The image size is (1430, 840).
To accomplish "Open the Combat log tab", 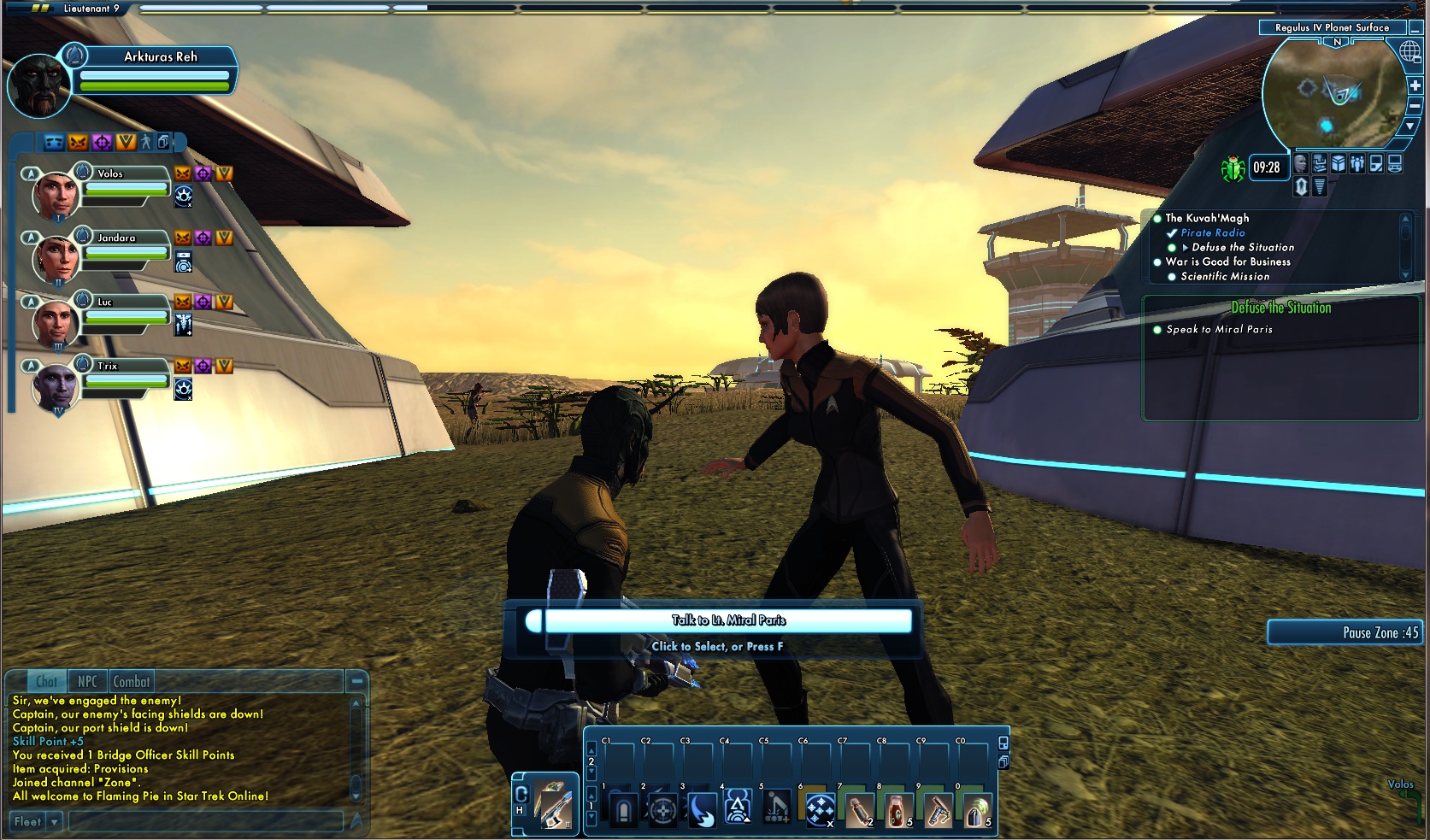I will [x=131, y=681].
